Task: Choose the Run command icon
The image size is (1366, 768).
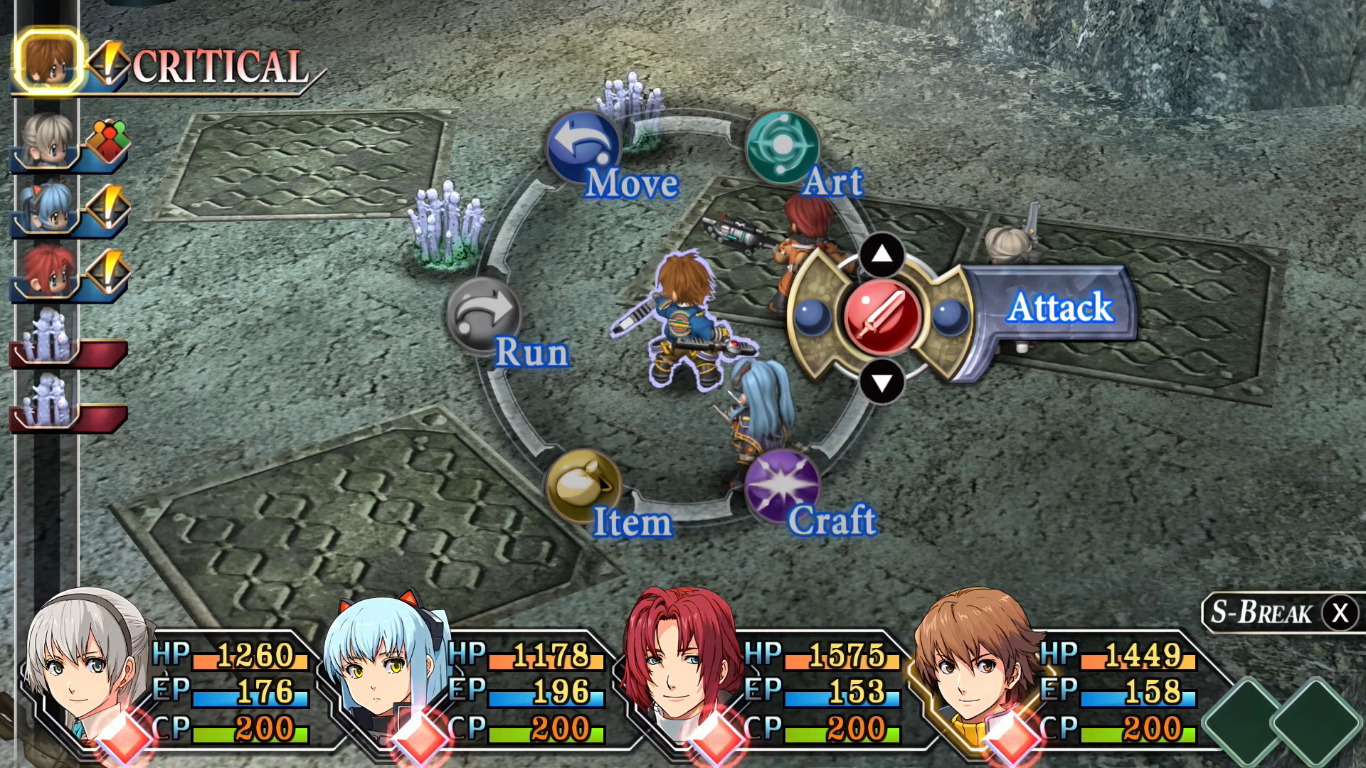Action: (487, 312)
